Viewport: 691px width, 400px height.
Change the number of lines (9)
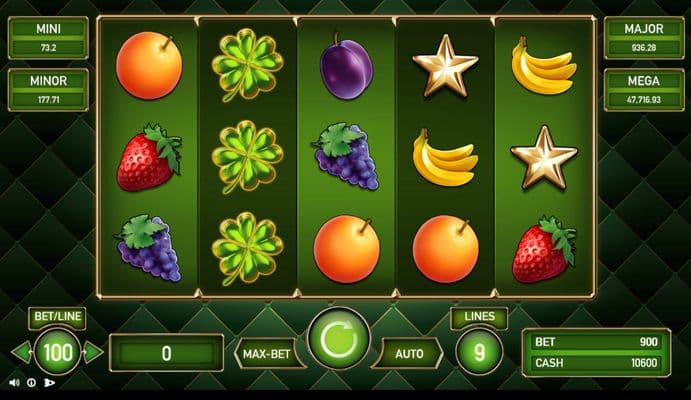point(479,352)
